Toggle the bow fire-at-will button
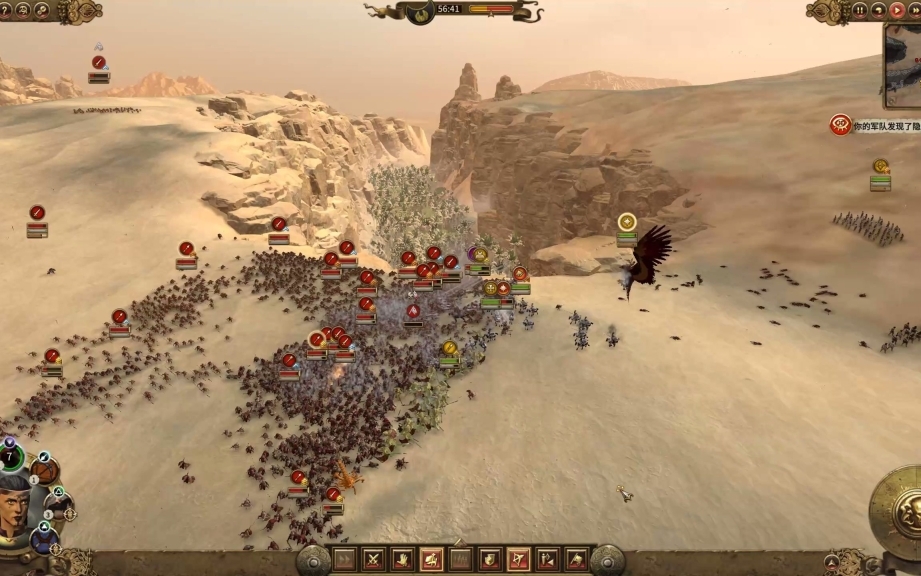 click(519, 559)
